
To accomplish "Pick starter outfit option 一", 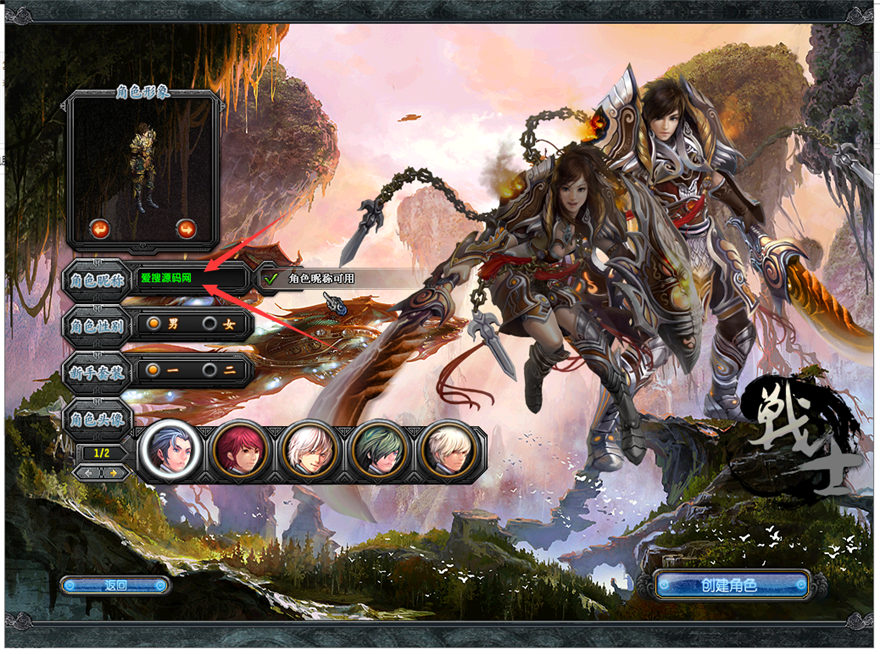I will point(154,370).
